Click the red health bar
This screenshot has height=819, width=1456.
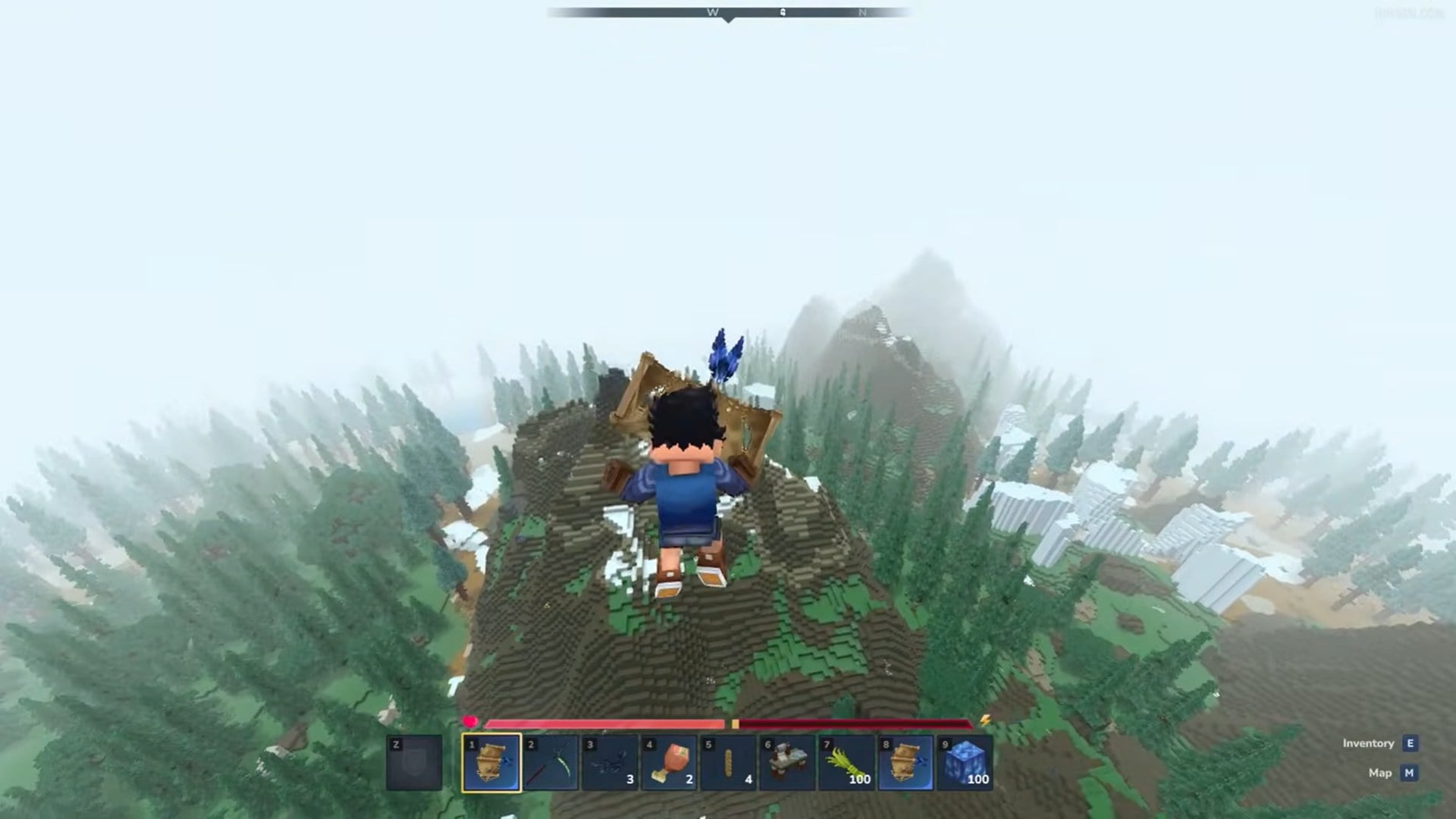(607, 722)
